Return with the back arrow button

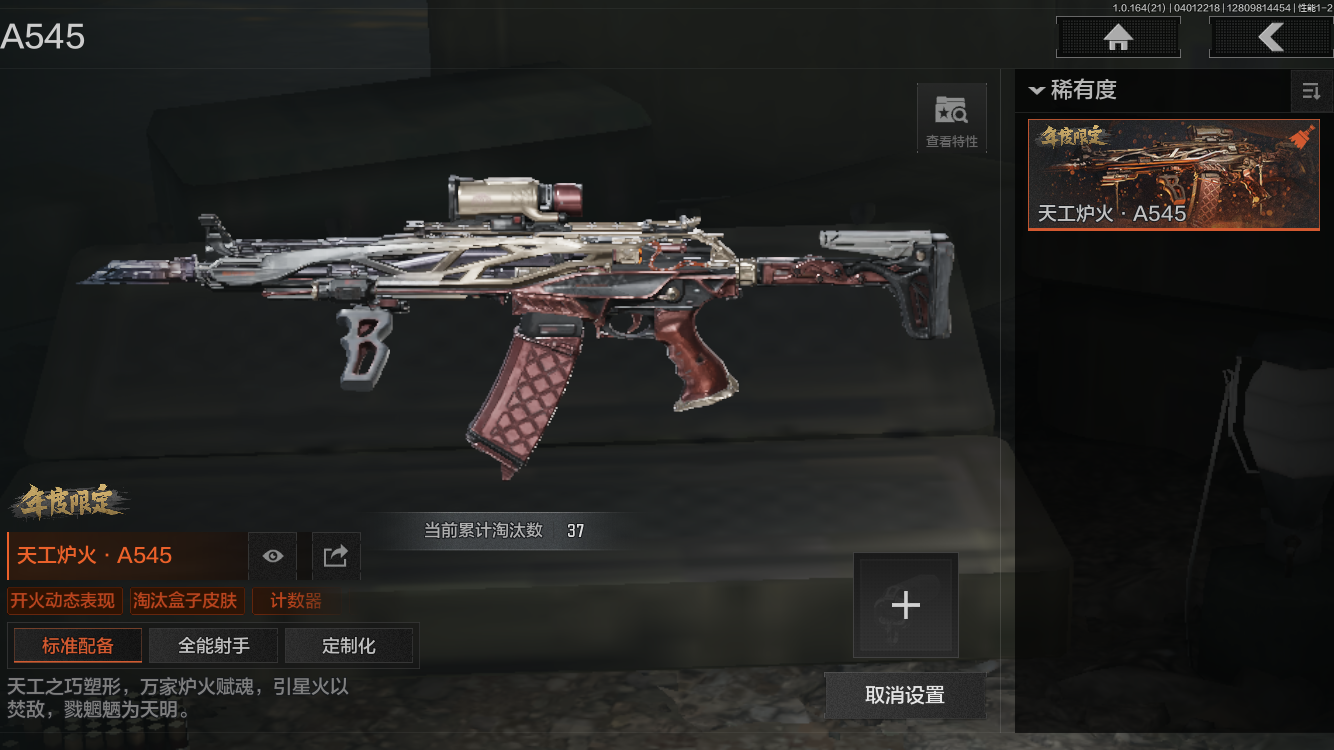pyautogui.click(x=1270, y=38)
